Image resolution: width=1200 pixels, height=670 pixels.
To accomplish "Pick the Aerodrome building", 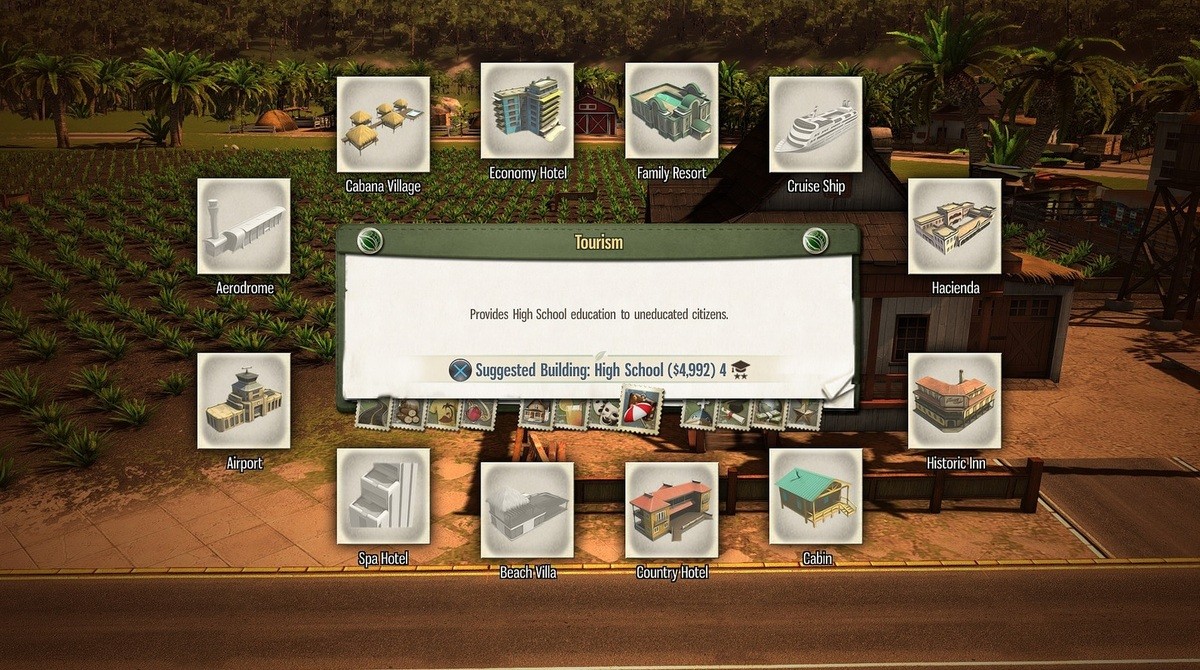I will pos(244,226).
